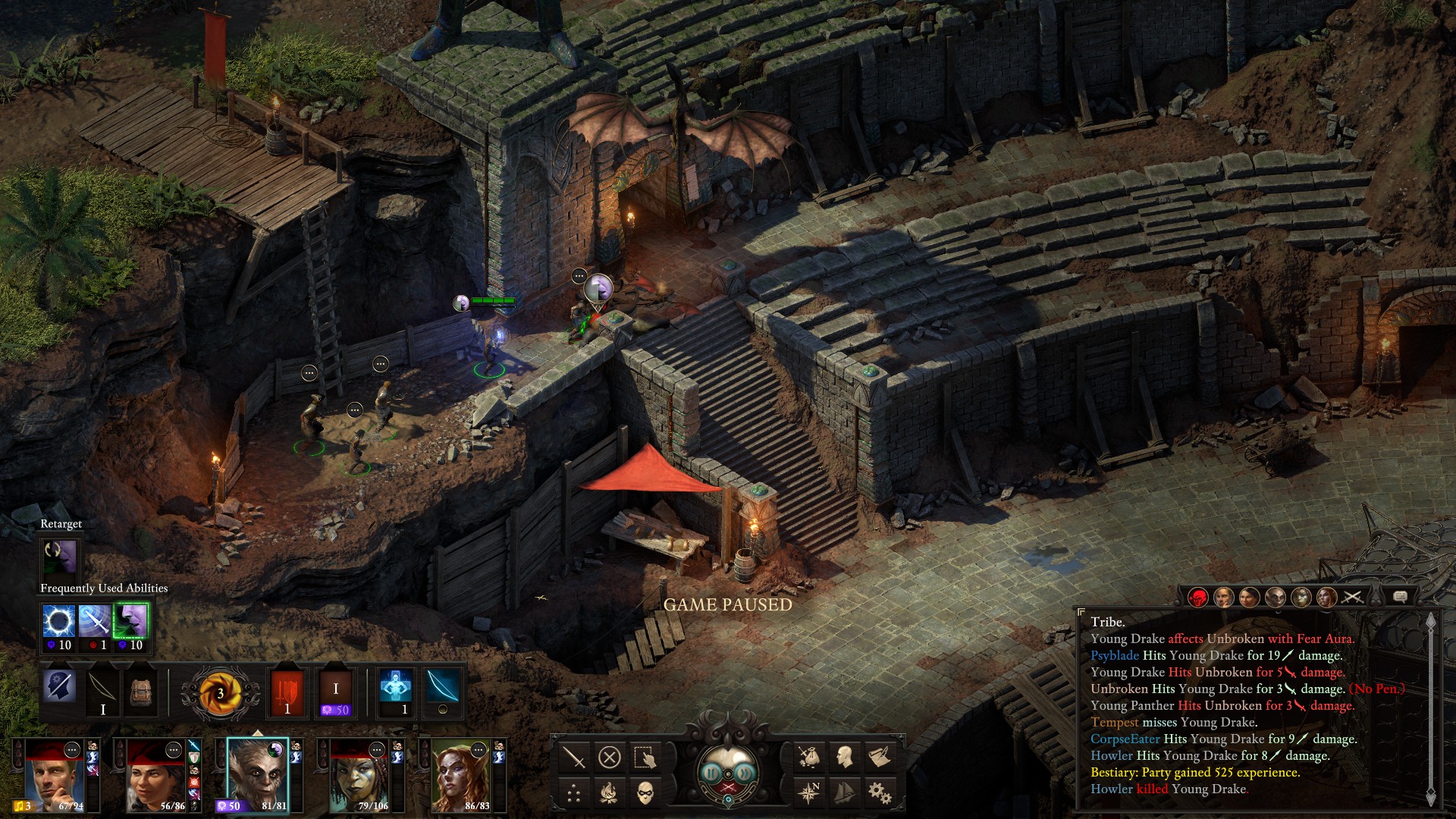Activate the glowing blue bow ability
Image resolution: width=1456 pixels, height=819 pixels.
pos(443,689)
